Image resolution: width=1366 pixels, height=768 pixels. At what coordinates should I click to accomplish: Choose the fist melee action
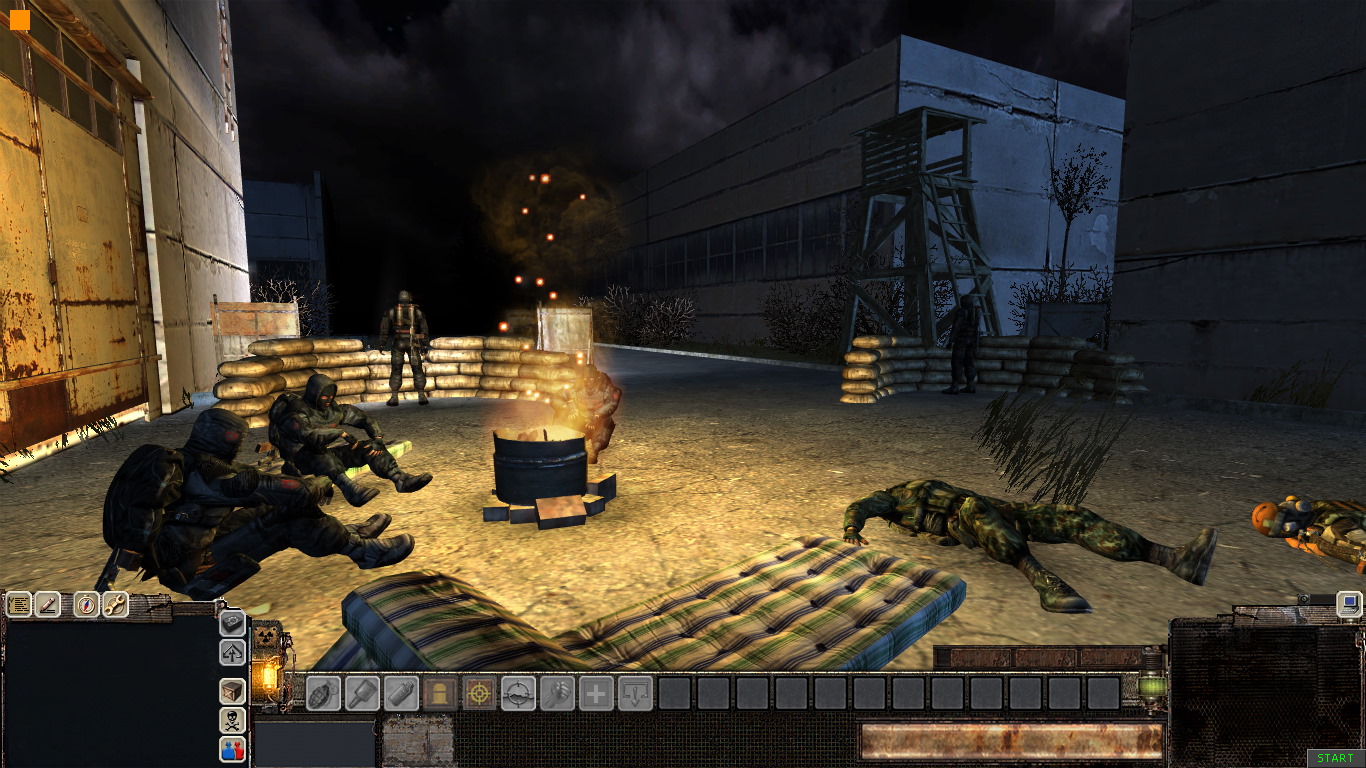557,693
